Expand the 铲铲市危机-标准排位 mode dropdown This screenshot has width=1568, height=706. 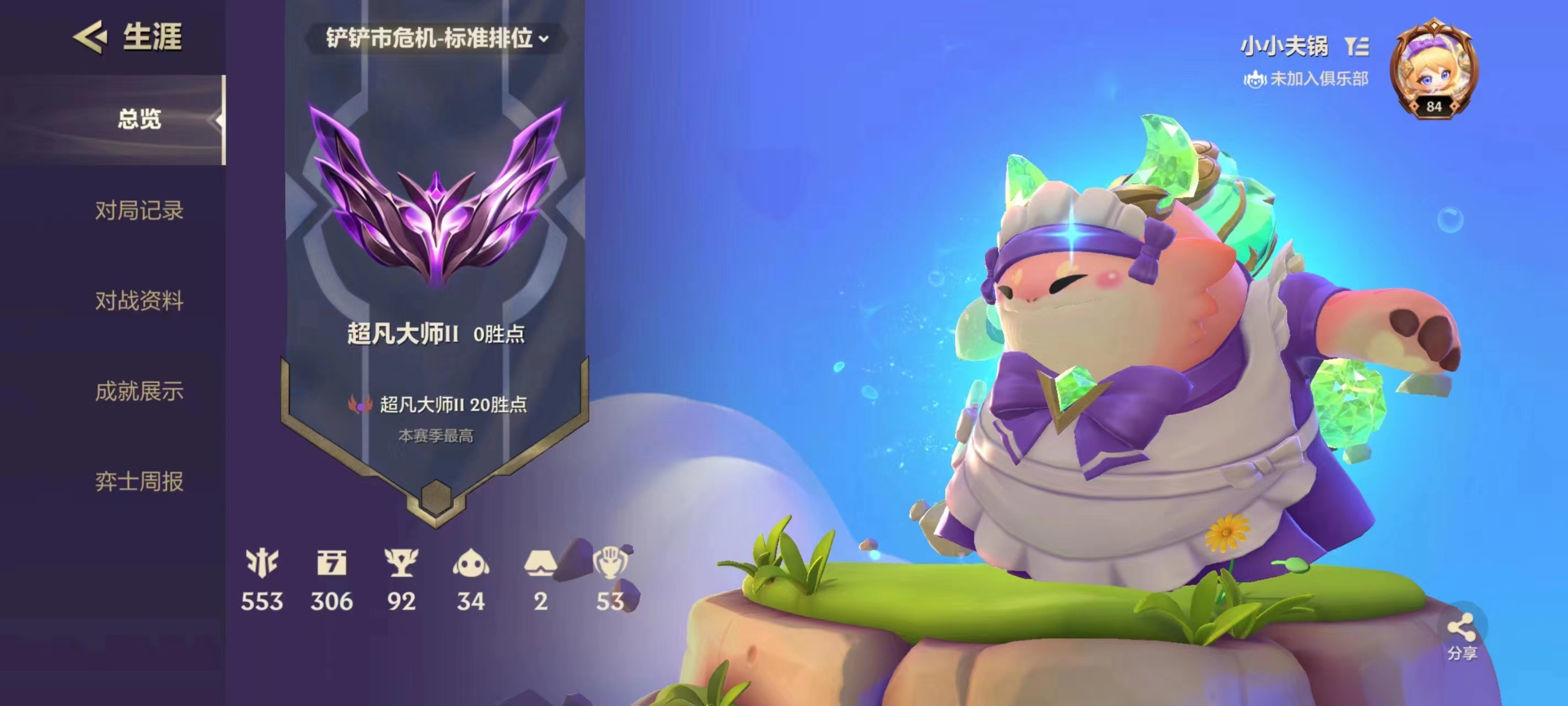point(437,39)
